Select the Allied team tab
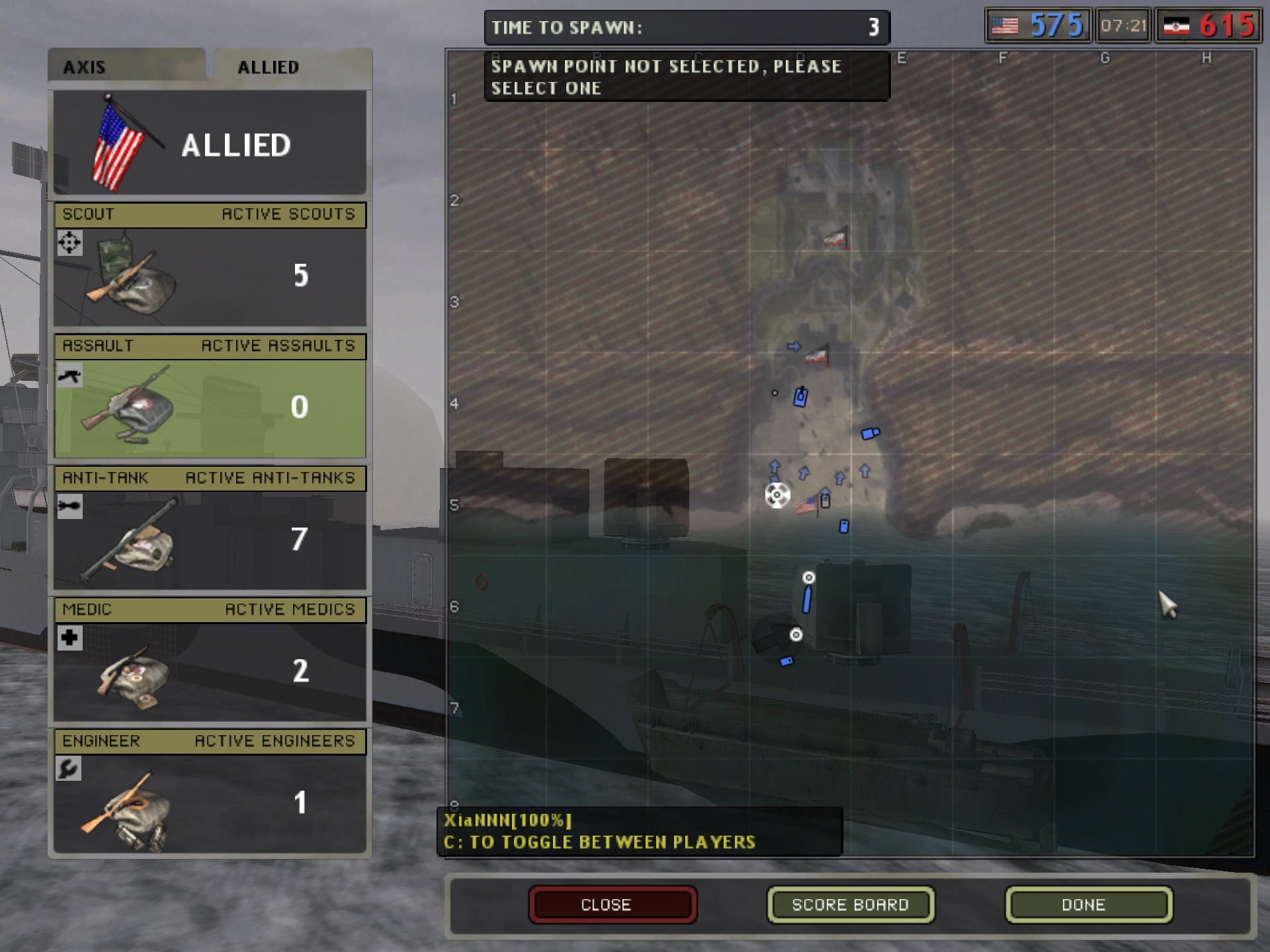Screen dimensions: 1270x952 click(269, 67)
